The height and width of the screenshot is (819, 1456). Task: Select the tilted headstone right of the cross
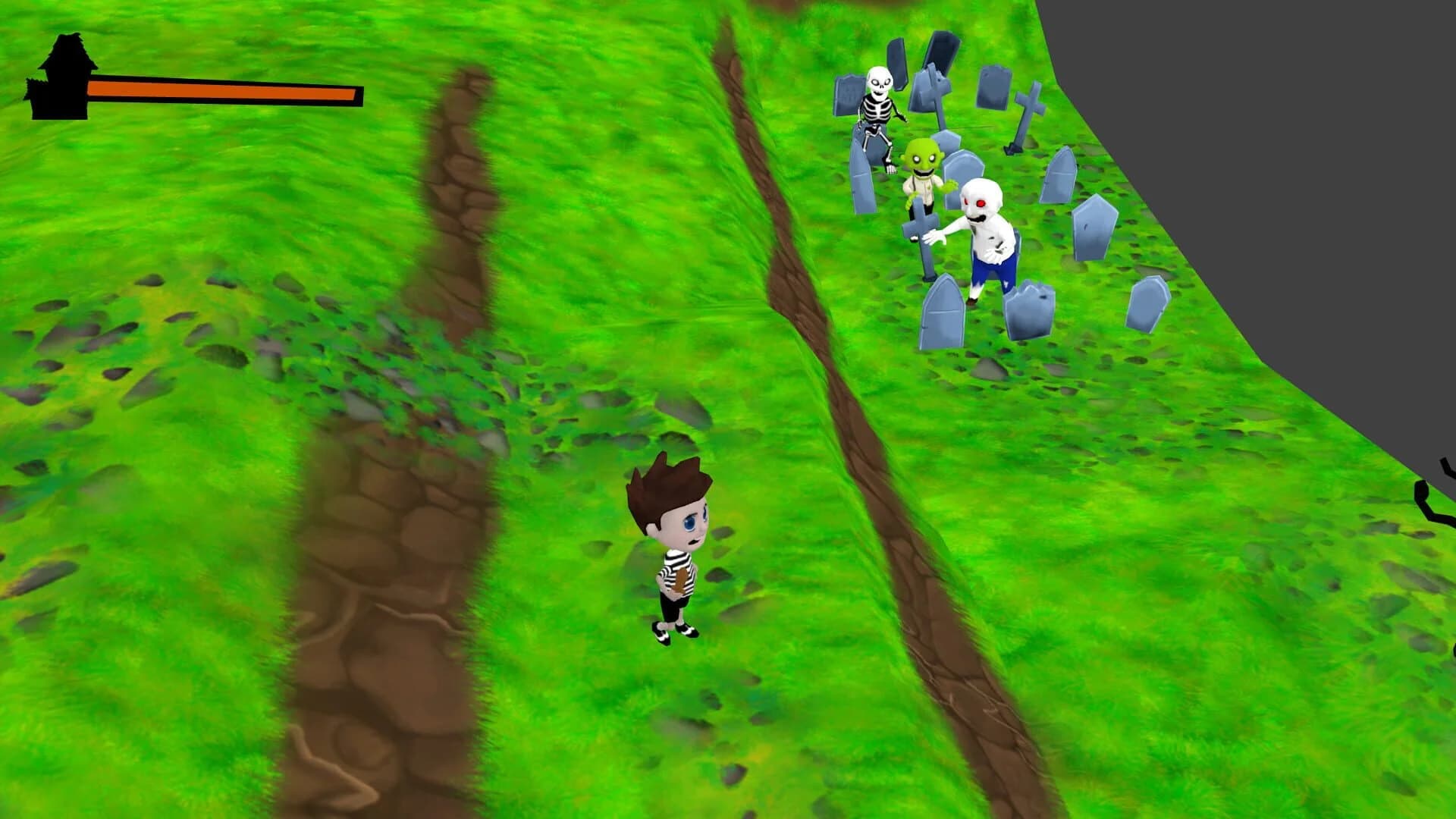[1060, 172]
